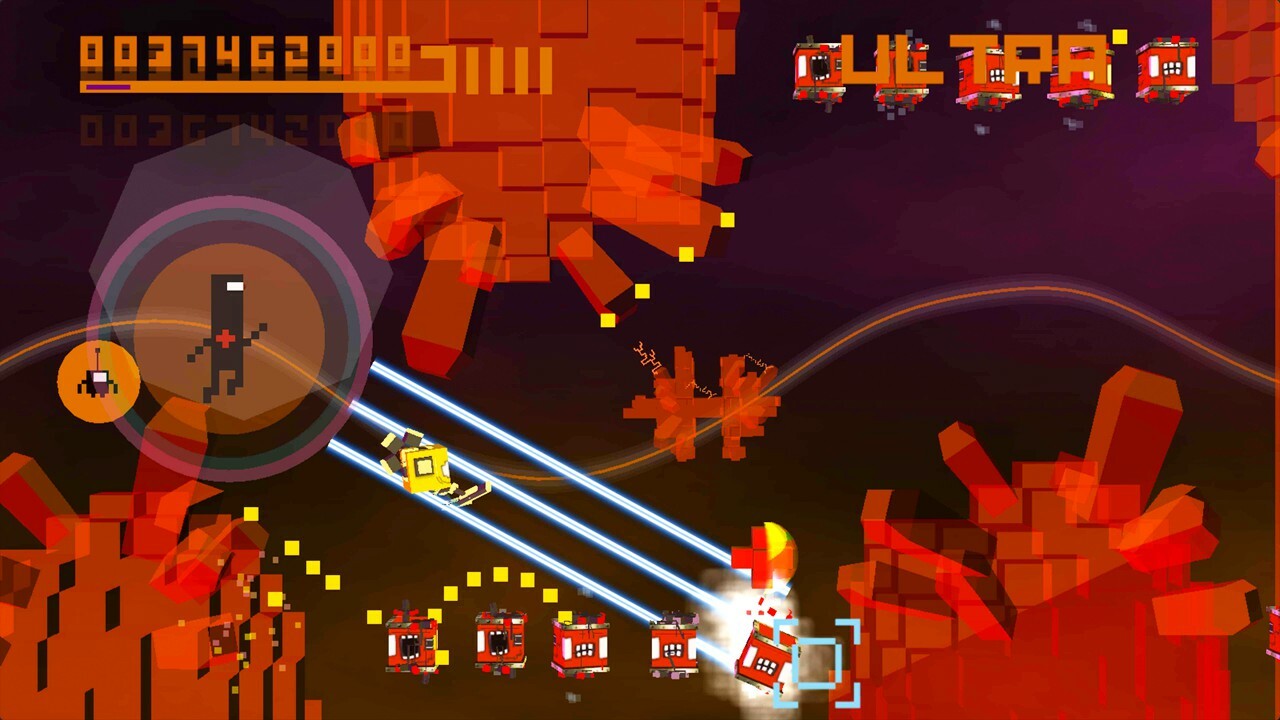Select the ULTRA banner text
Image resolution: width=1280 pixels, height=720 pixels.
[x=975, y=62]
